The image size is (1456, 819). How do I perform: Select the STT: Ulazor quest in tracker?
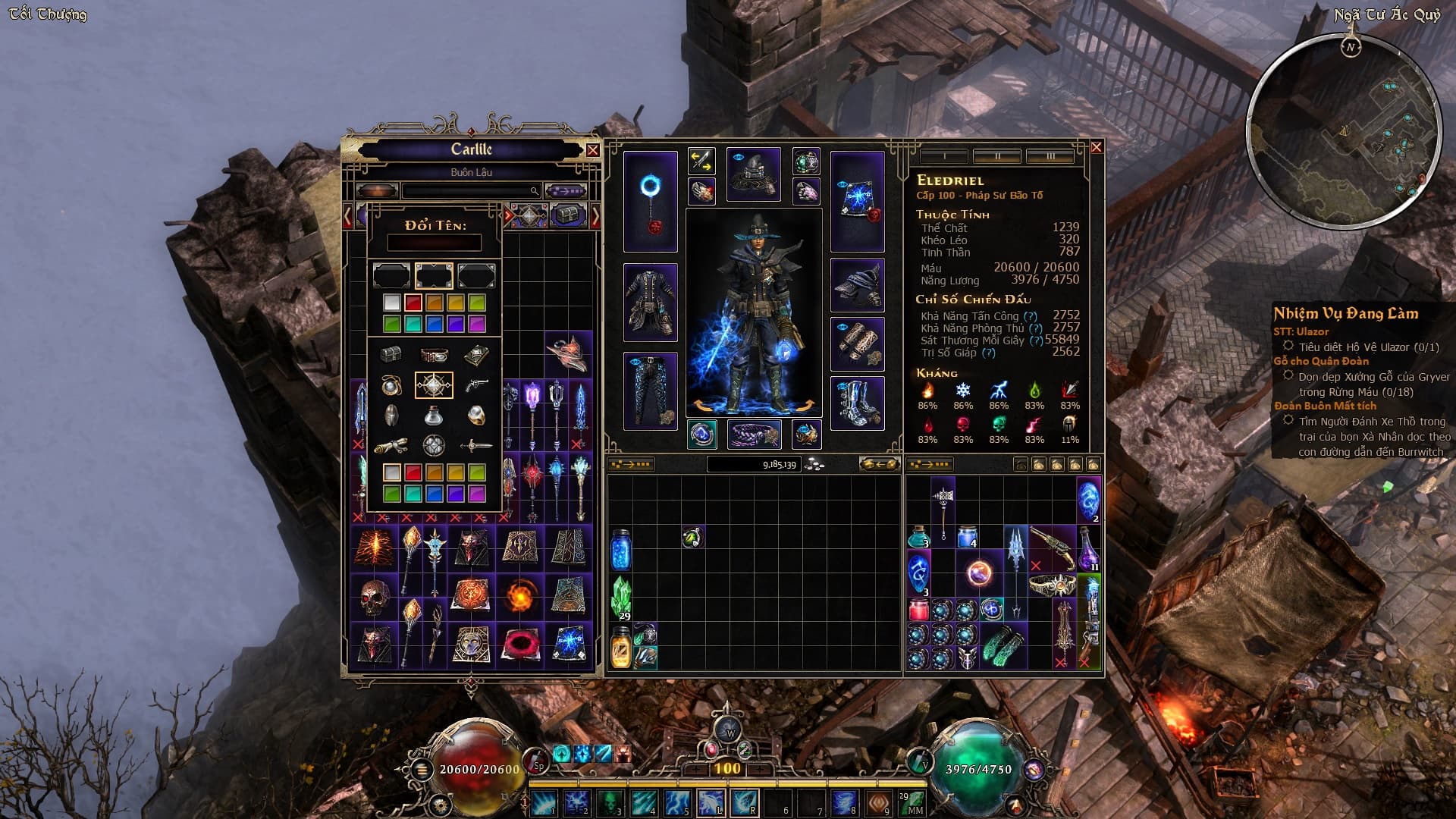[1301, 331]
